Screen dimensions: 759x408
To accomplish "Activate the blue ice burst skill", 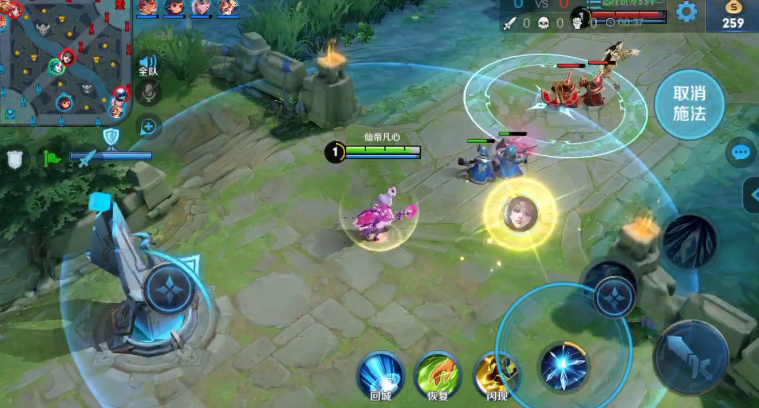I will [x=564, y=366].
